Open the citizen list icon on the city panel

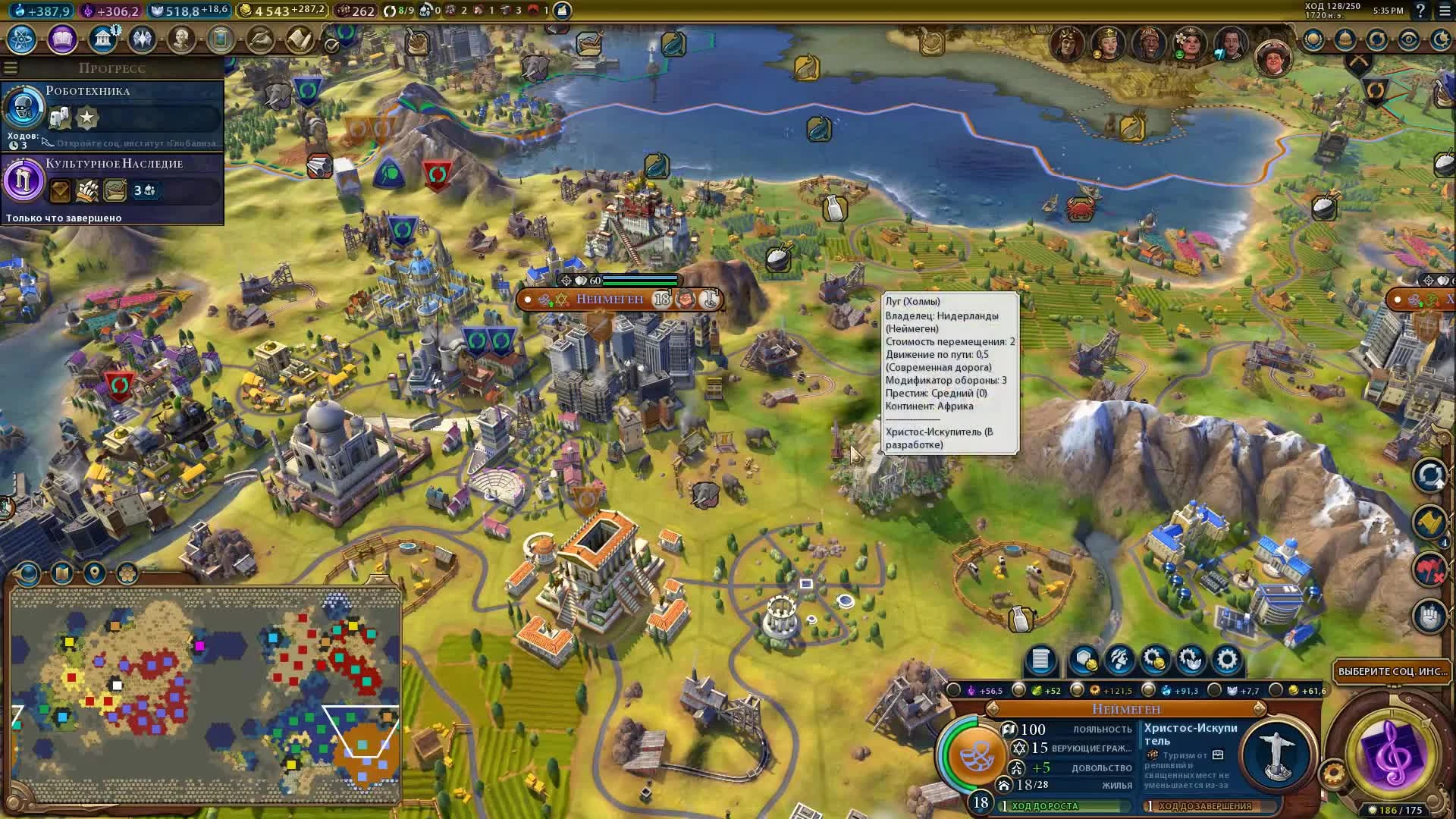(1040, 661)
